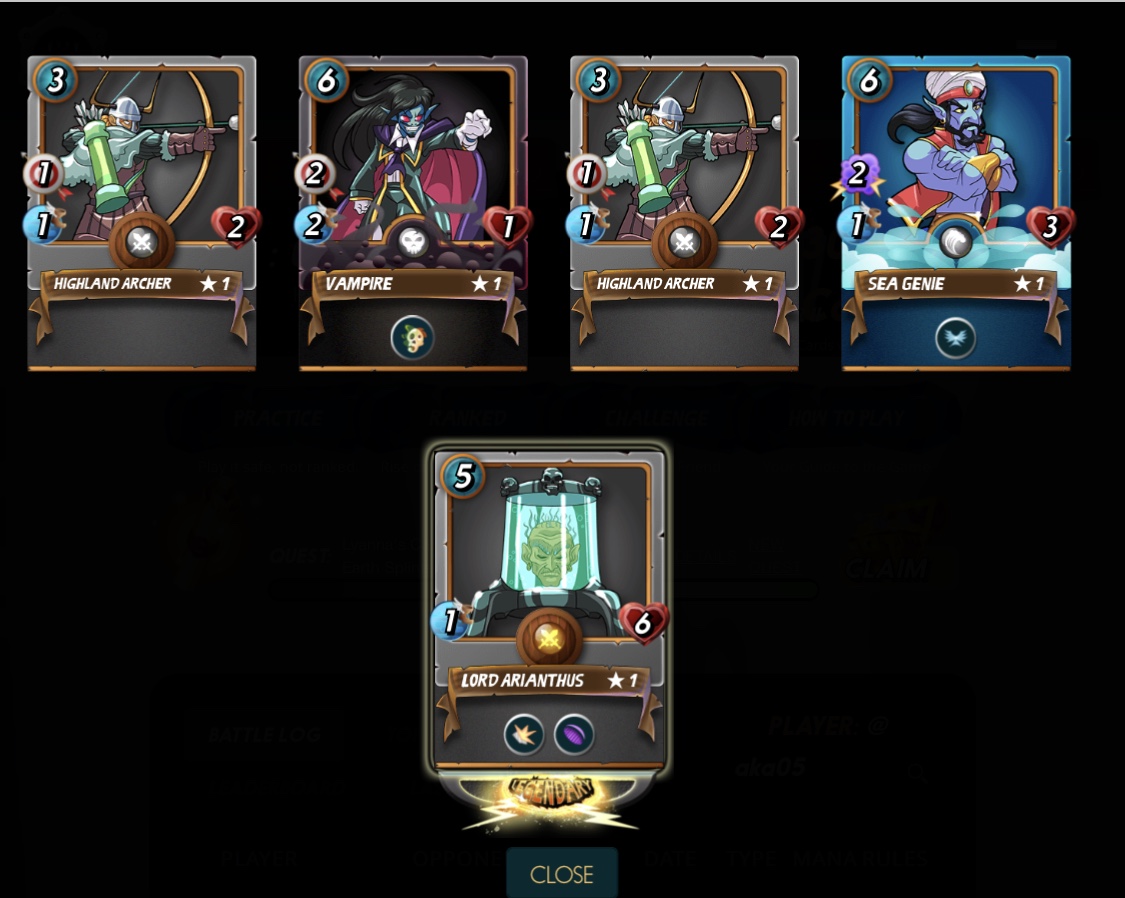Click the Vampire's skull ability icon
The image size is (1125, 898).
click(412, 338)
